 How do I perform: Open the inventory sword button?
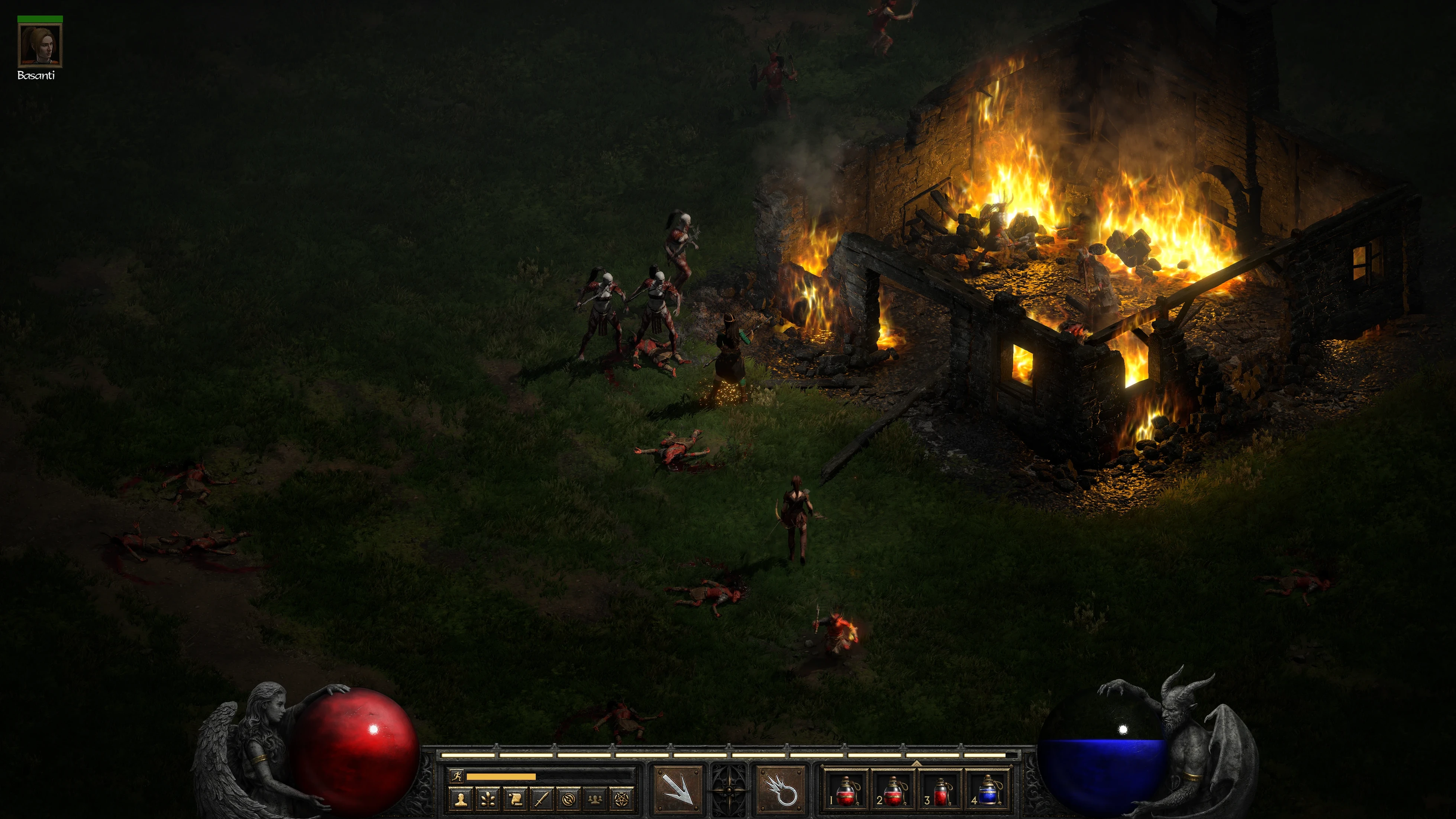542,799
